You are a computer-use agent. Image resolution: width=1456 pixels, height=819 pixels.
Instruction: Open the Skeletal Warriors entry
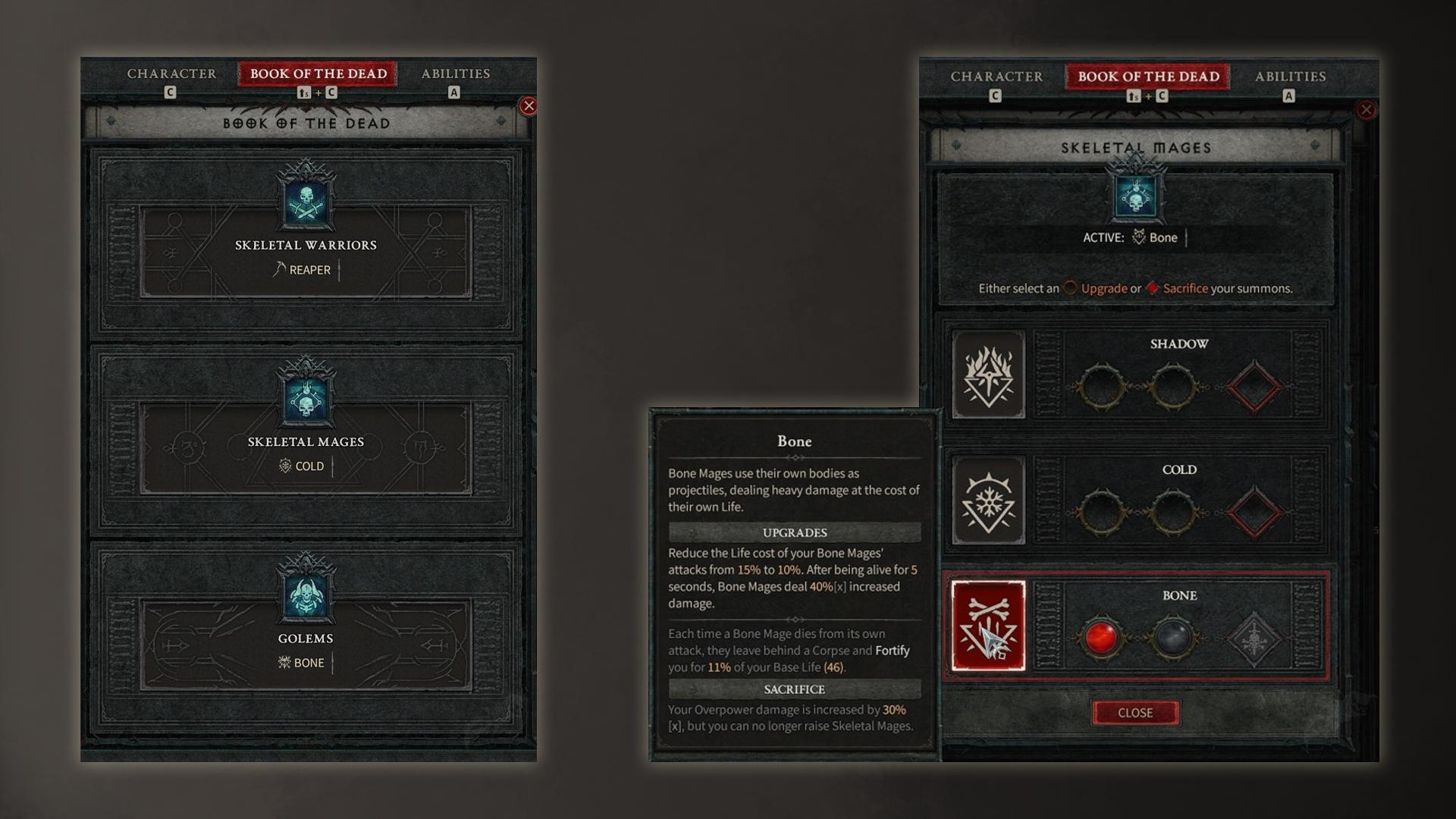pos(306,244)
